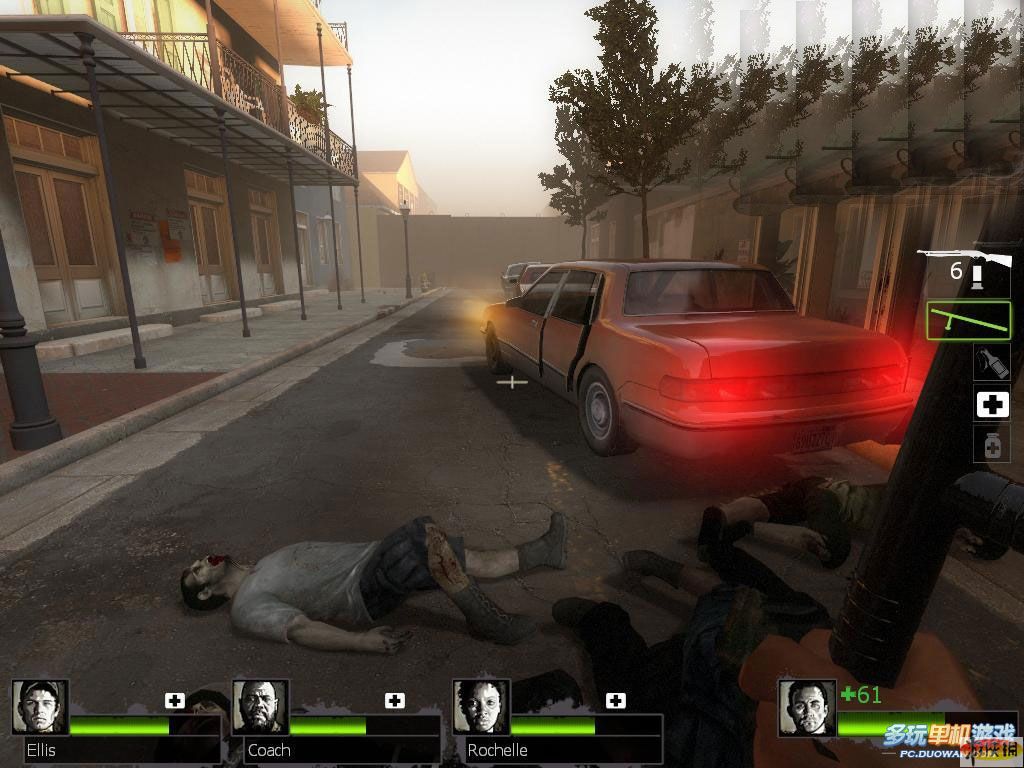
Task: Click the medkit icon above Rochelle's health
Action: coord(615,700)
